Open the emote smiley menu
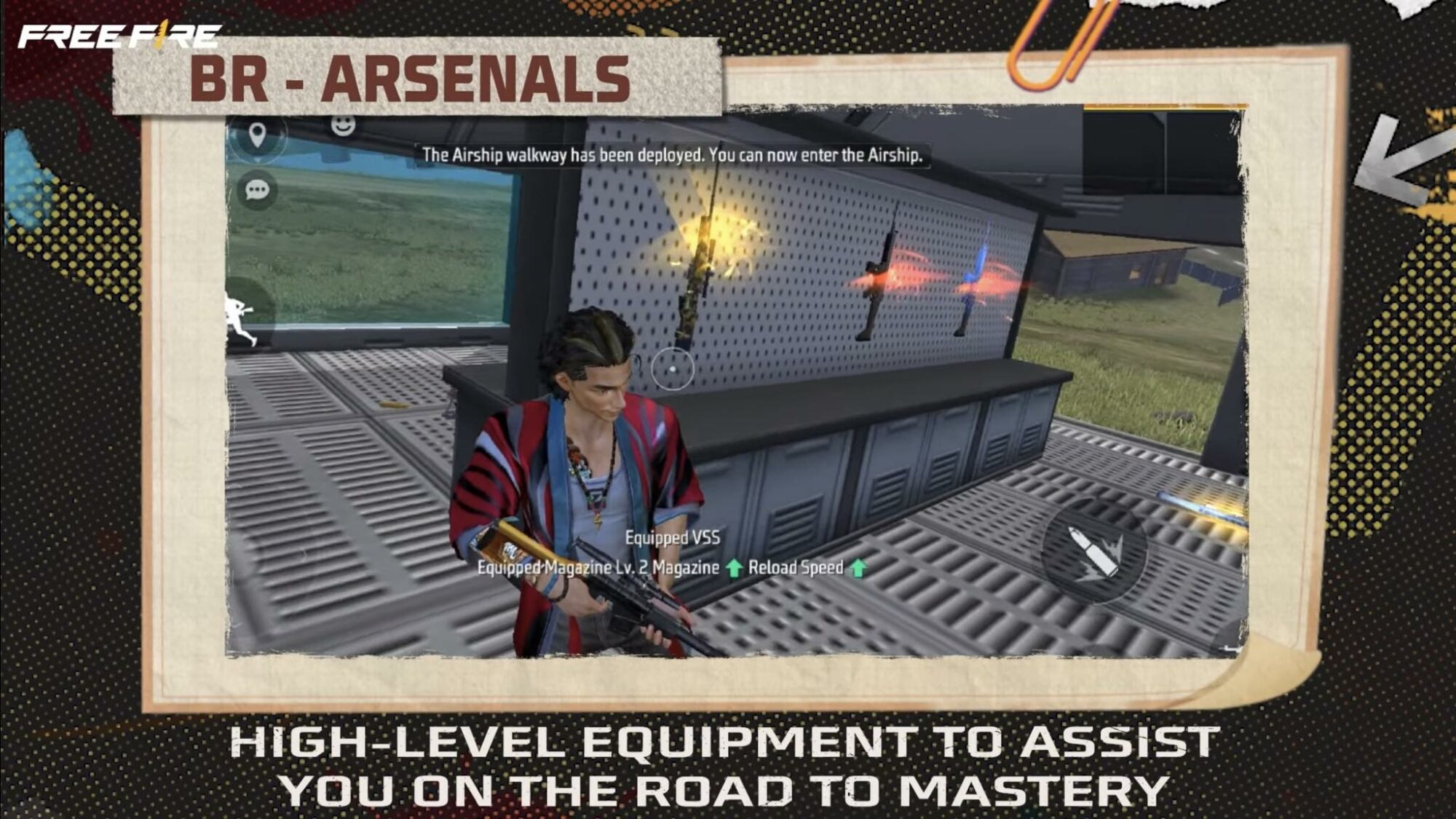Viewport: 1456px width, 819px height. point(344,125)
